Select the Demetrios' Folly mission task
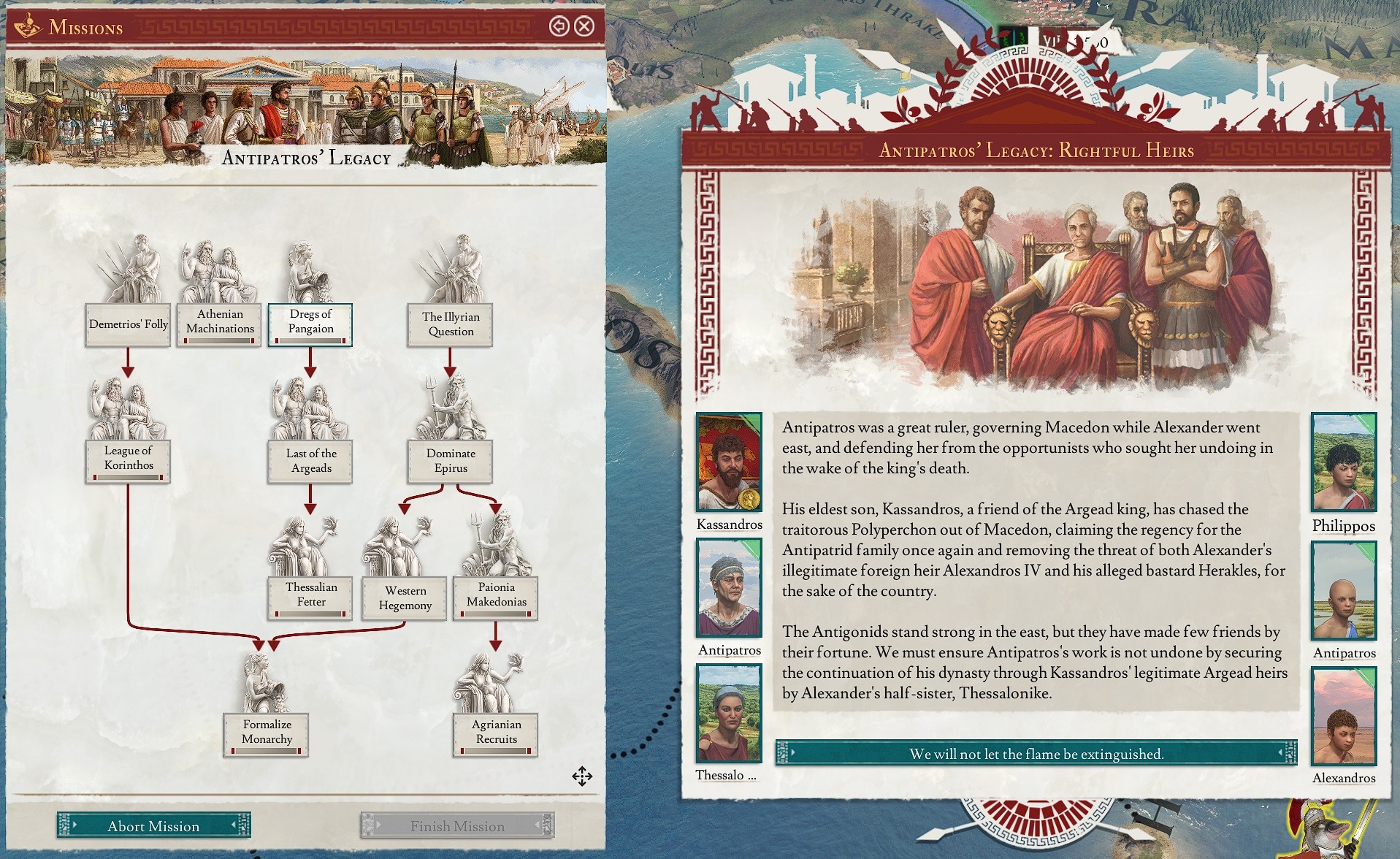The width and height of the screenshot is (1400, 859). click(x=129, y=324)
